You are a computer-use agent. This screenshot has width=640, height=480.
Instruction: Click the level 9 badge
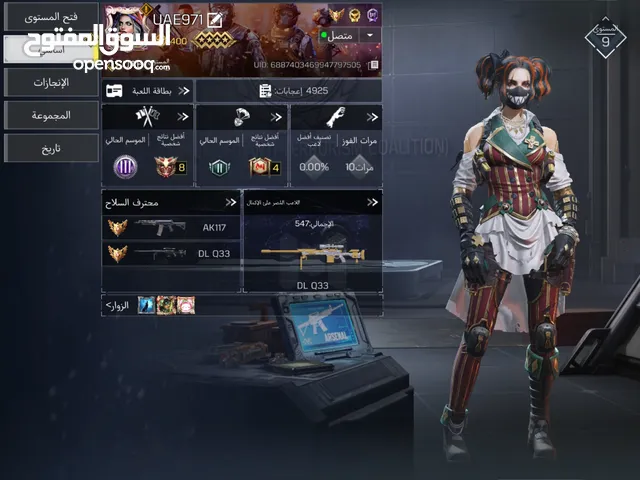tap(606, 38)
